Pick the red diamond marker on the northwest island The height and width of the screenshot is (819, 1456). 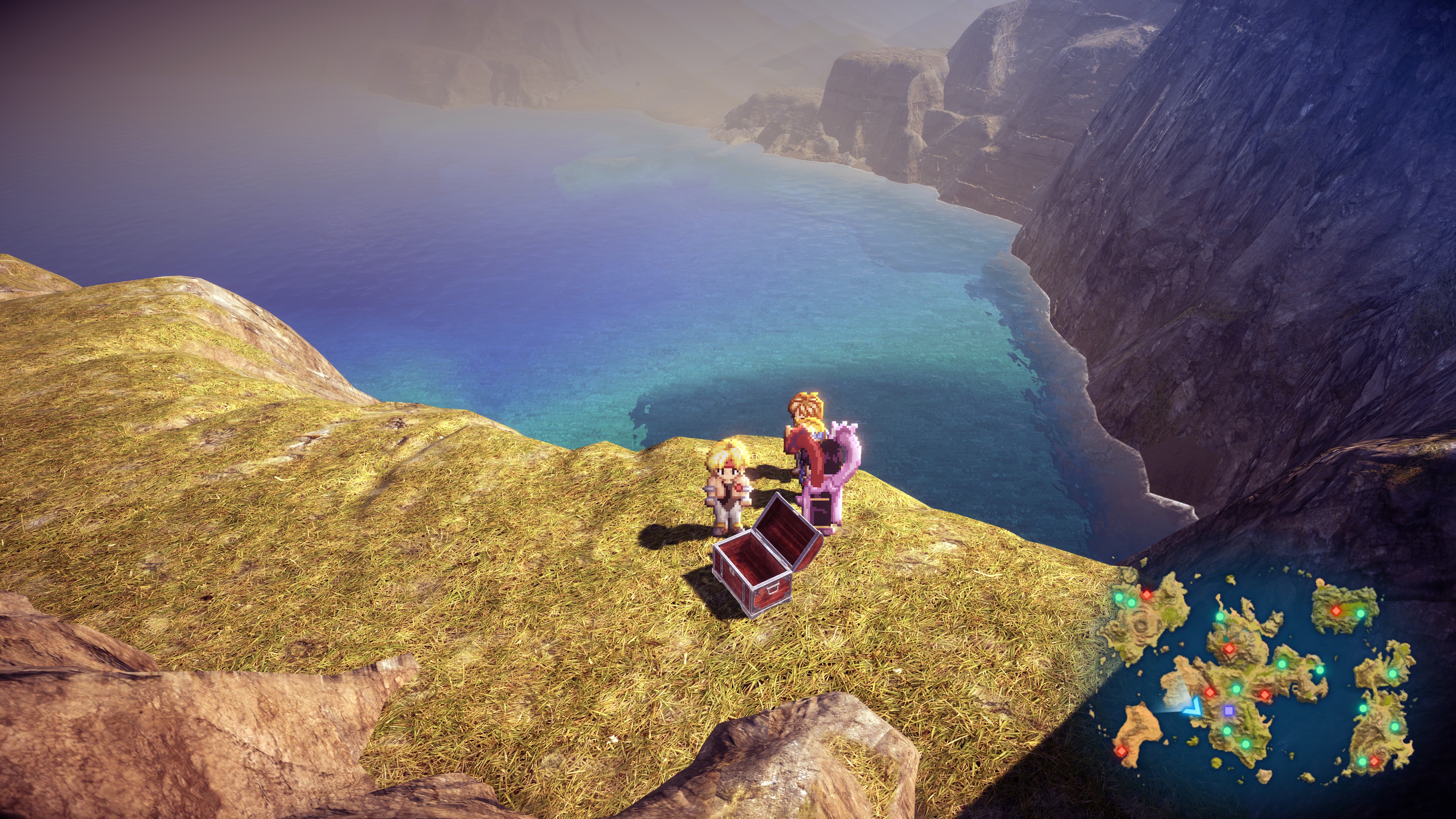coord(1146,595)
